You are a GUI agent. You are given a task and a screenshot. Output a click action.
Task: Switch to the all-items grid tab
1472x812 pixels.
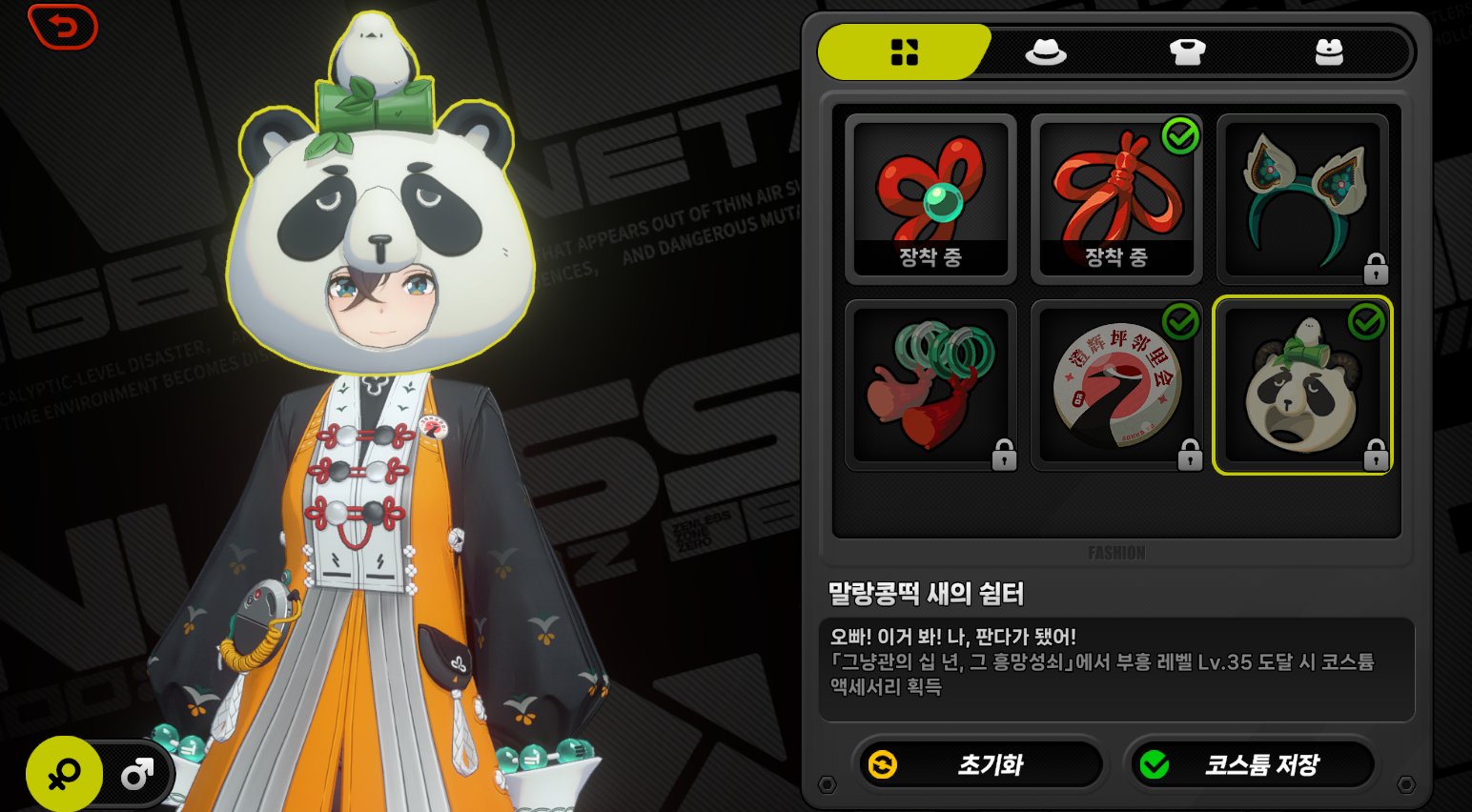903,51
